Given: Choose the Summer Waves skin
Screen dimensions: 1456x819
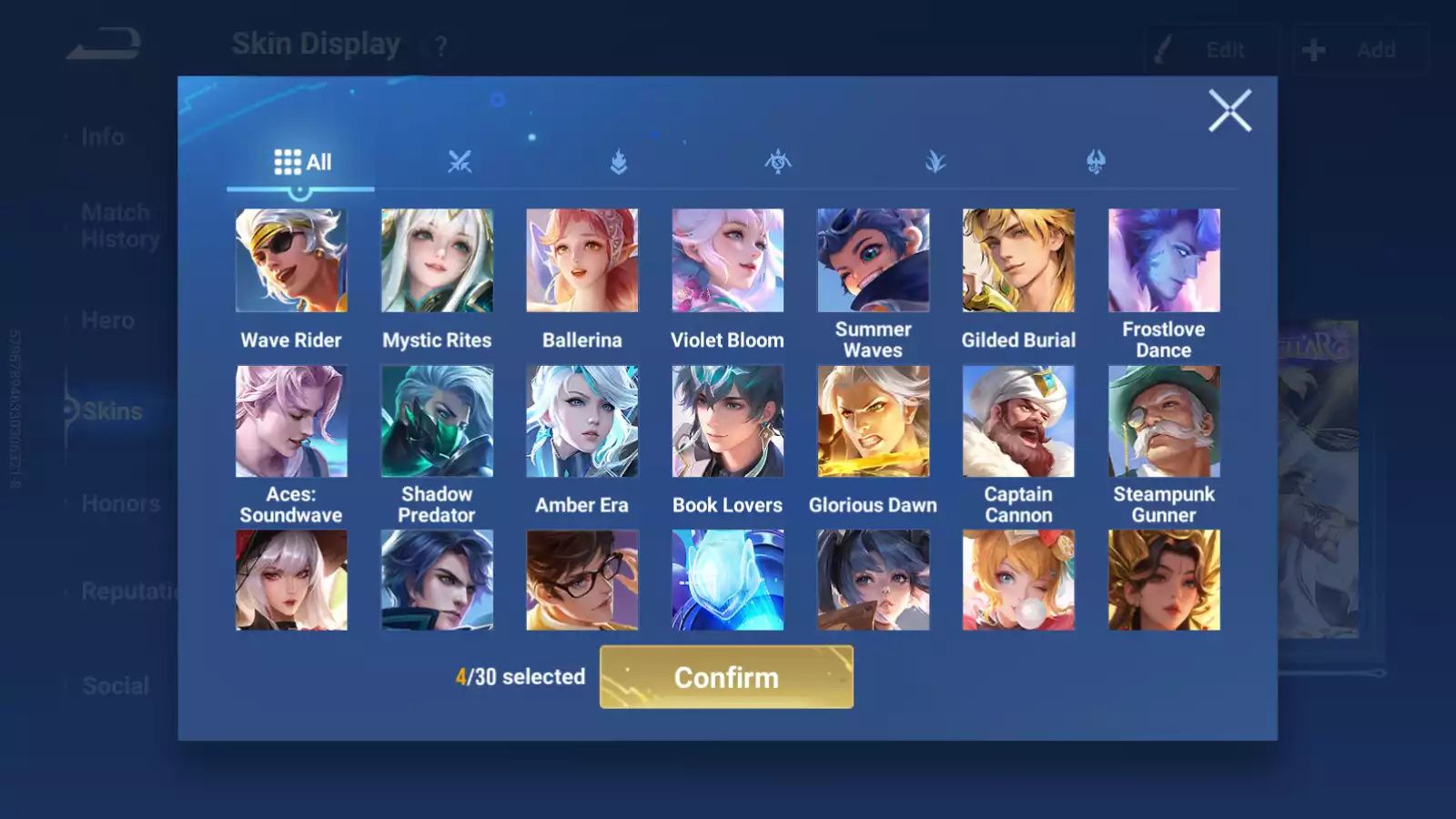Looking at the screenshot, I should (x=873, y=261).
